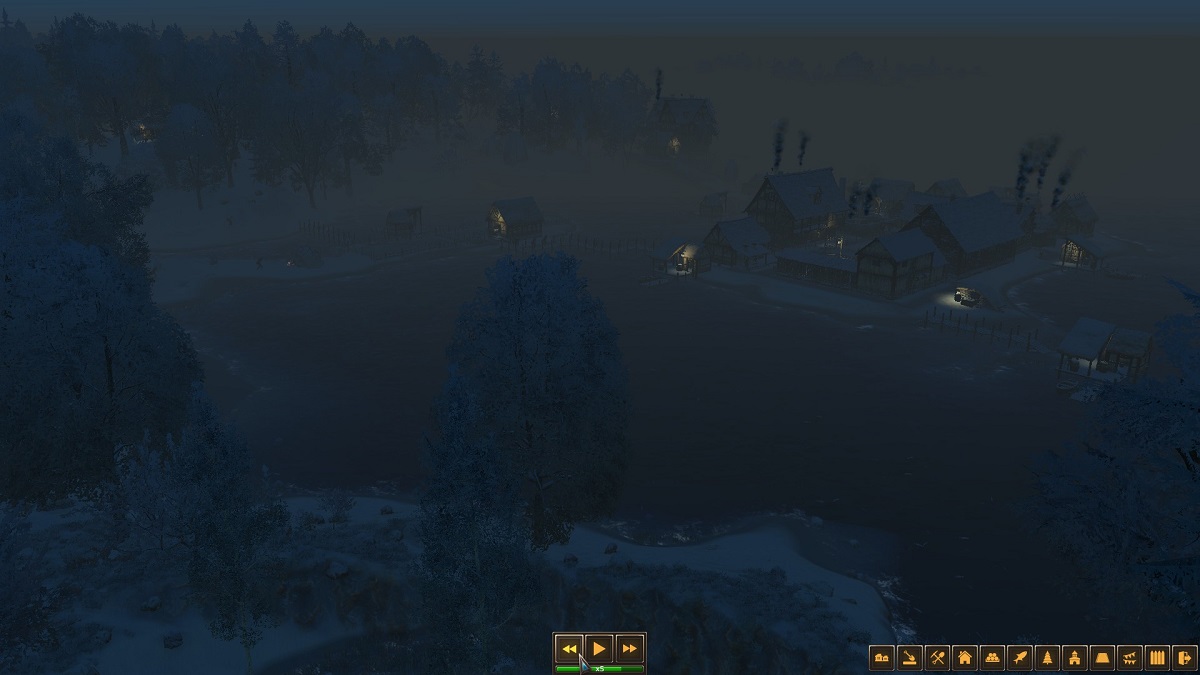Slow down game speed with rewind button
Image resolution: width=1200 pixels, height=675 pixels.
(x=569, y=648)
